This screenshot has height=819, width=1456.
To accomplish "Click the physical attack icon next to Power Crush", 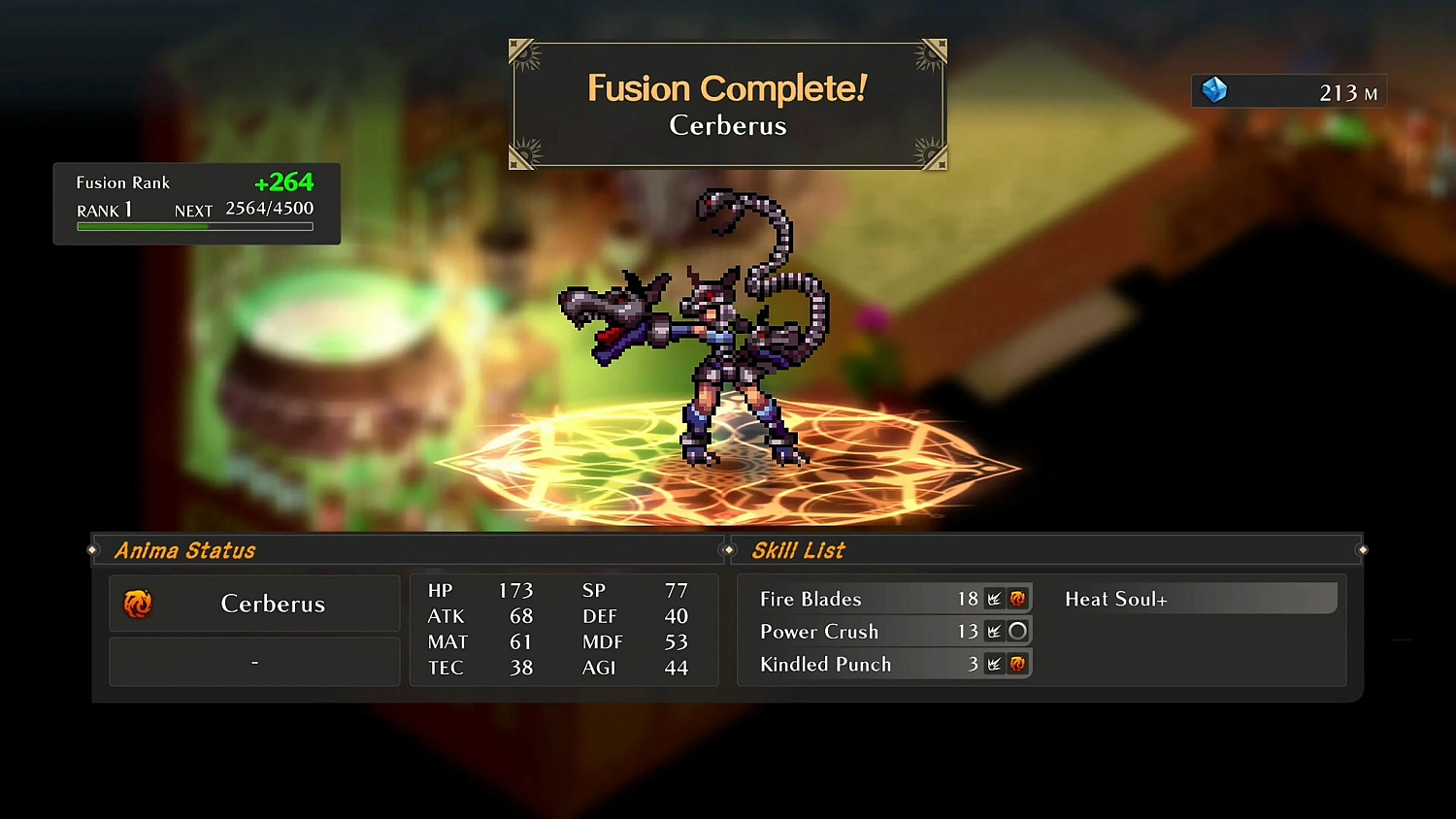I will pos(993,631).
